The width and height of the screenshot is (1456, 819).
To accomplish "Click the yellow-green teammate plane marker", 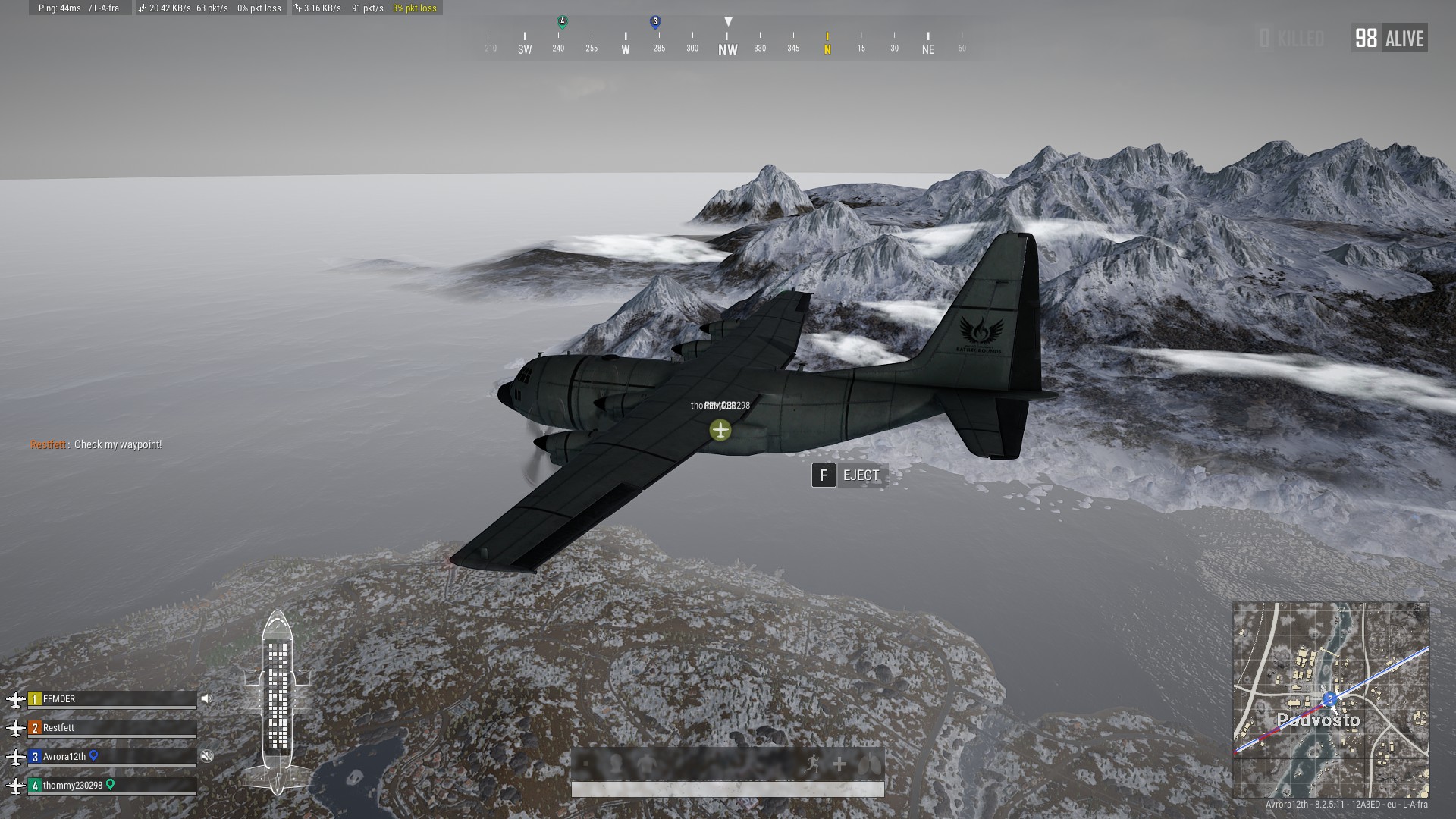I will (x=720, y=430).
